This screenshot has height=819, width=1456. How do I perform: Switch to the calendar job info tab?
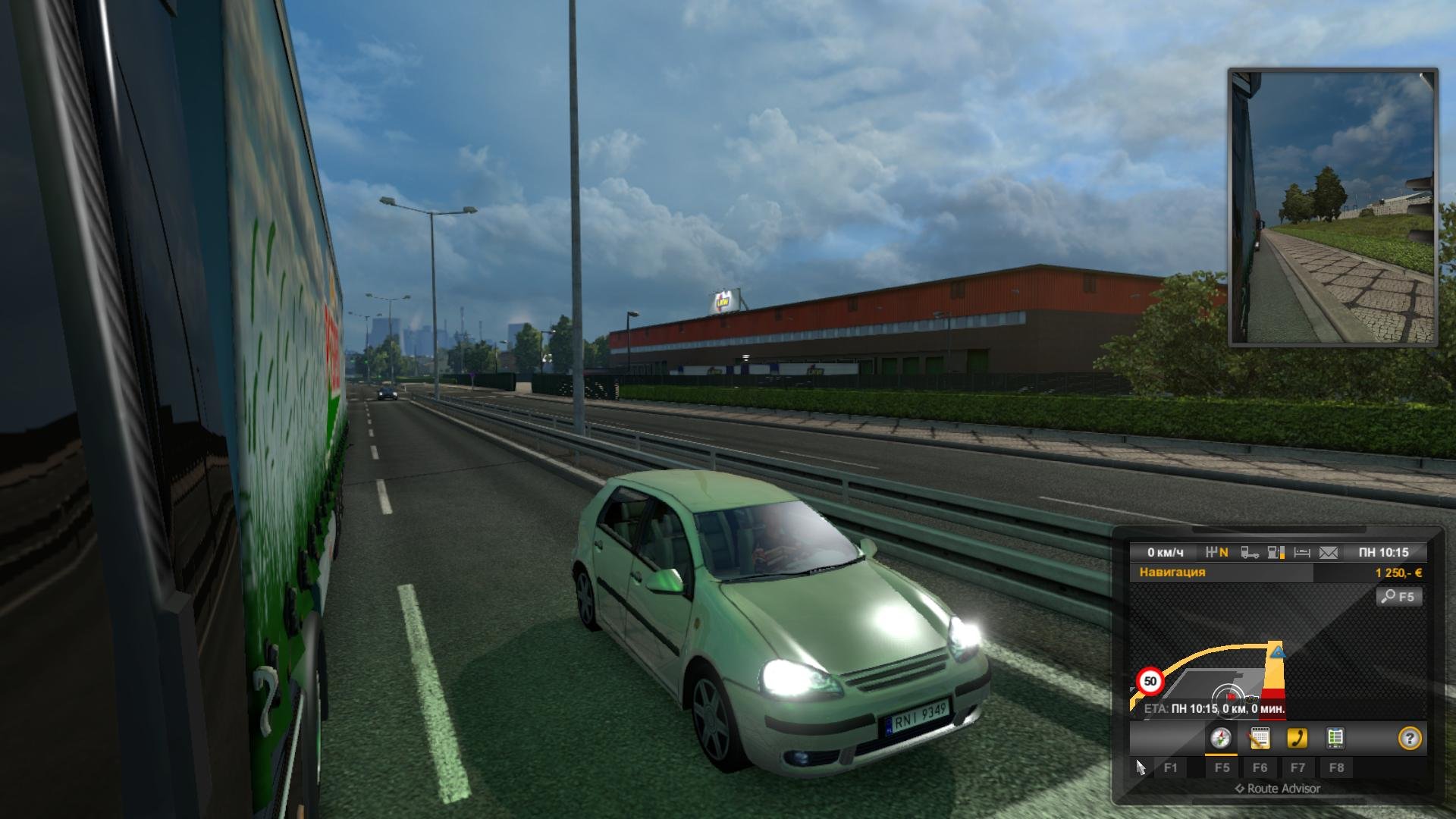1260,739
